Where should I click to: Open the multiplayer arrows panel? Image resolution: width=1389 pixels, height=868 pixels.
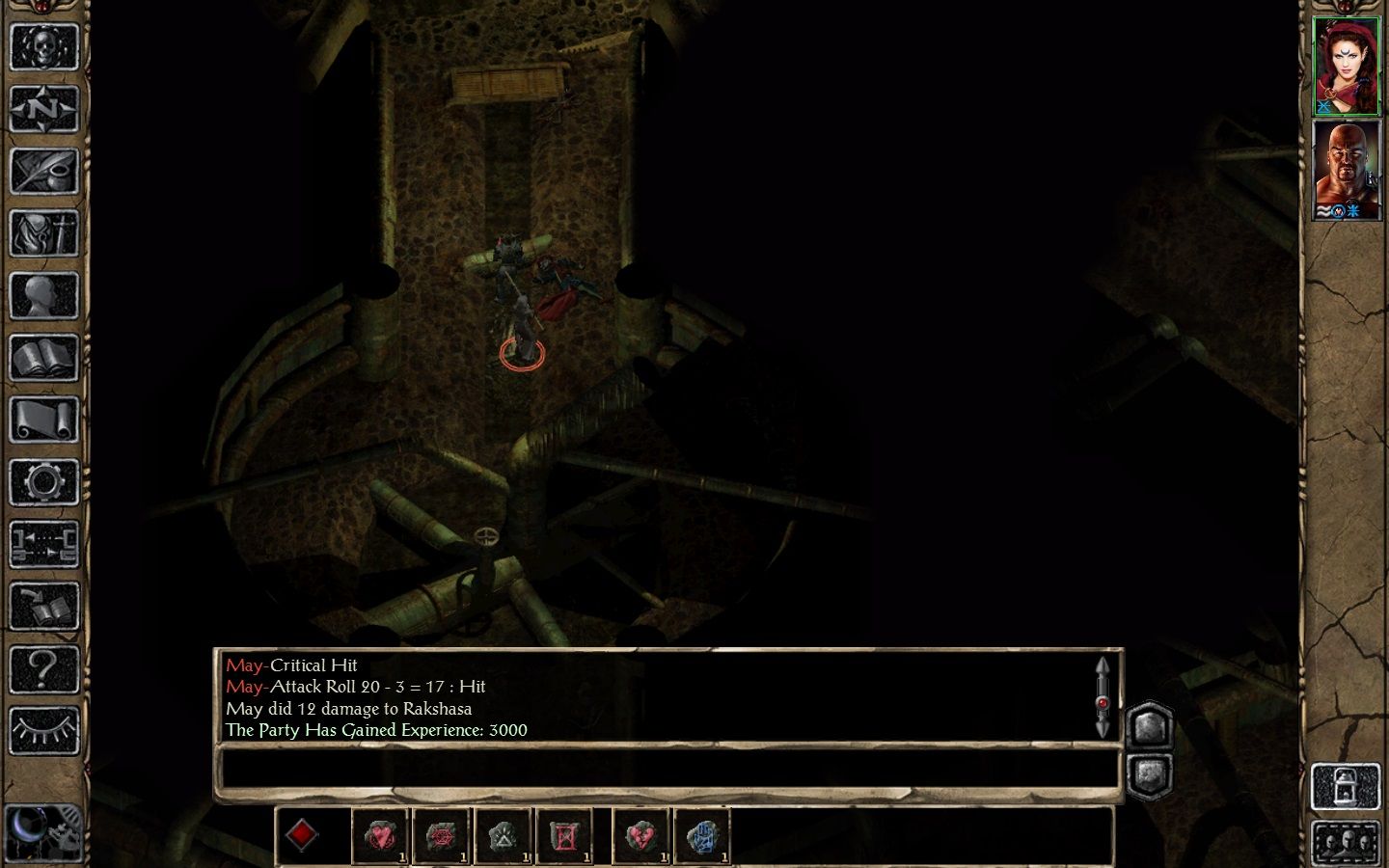coord(43,544)
